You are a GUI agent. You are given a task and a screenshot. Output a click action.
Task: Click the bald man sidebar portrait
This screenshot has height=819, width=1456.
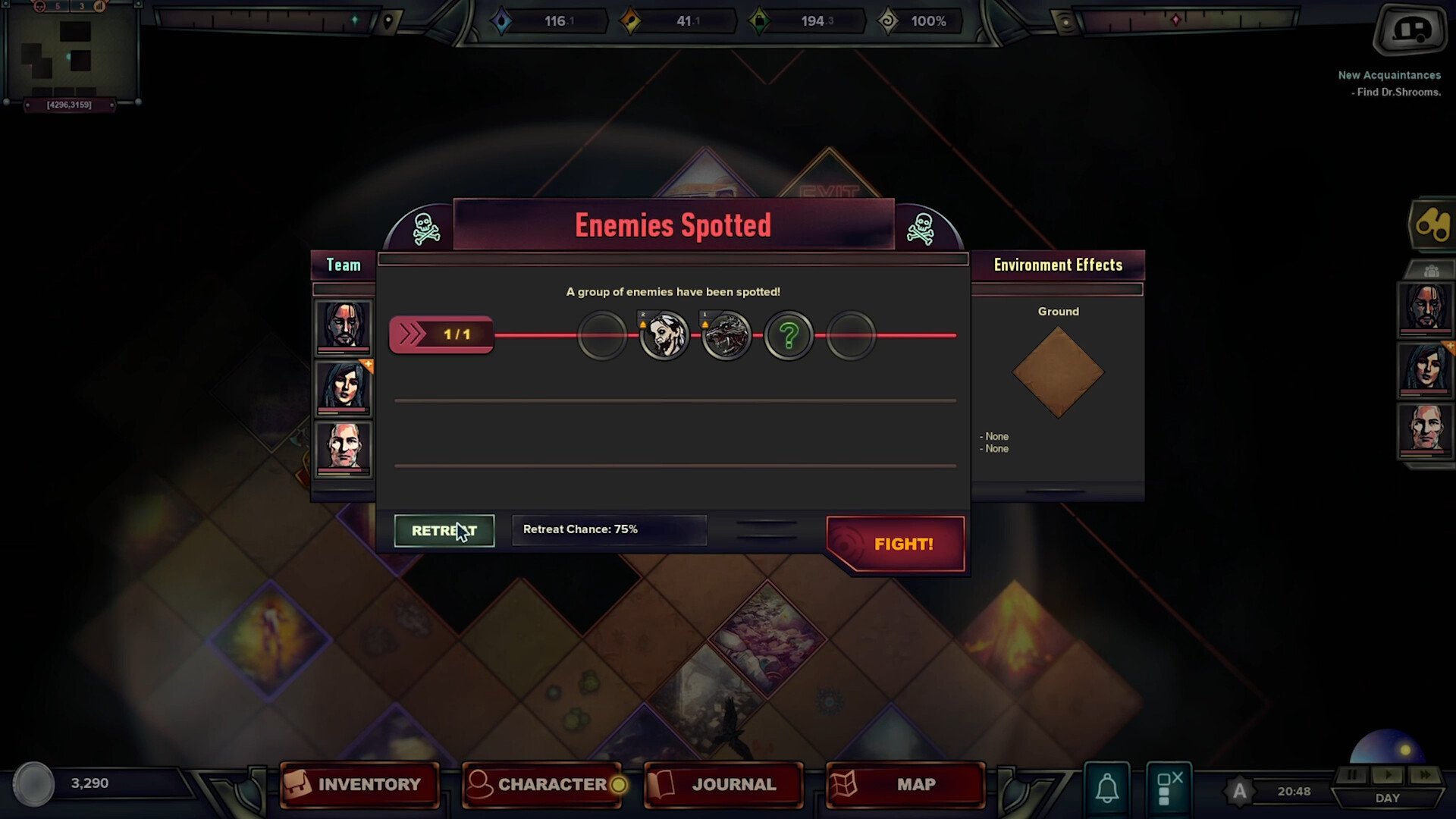(x=1426, y=429)
